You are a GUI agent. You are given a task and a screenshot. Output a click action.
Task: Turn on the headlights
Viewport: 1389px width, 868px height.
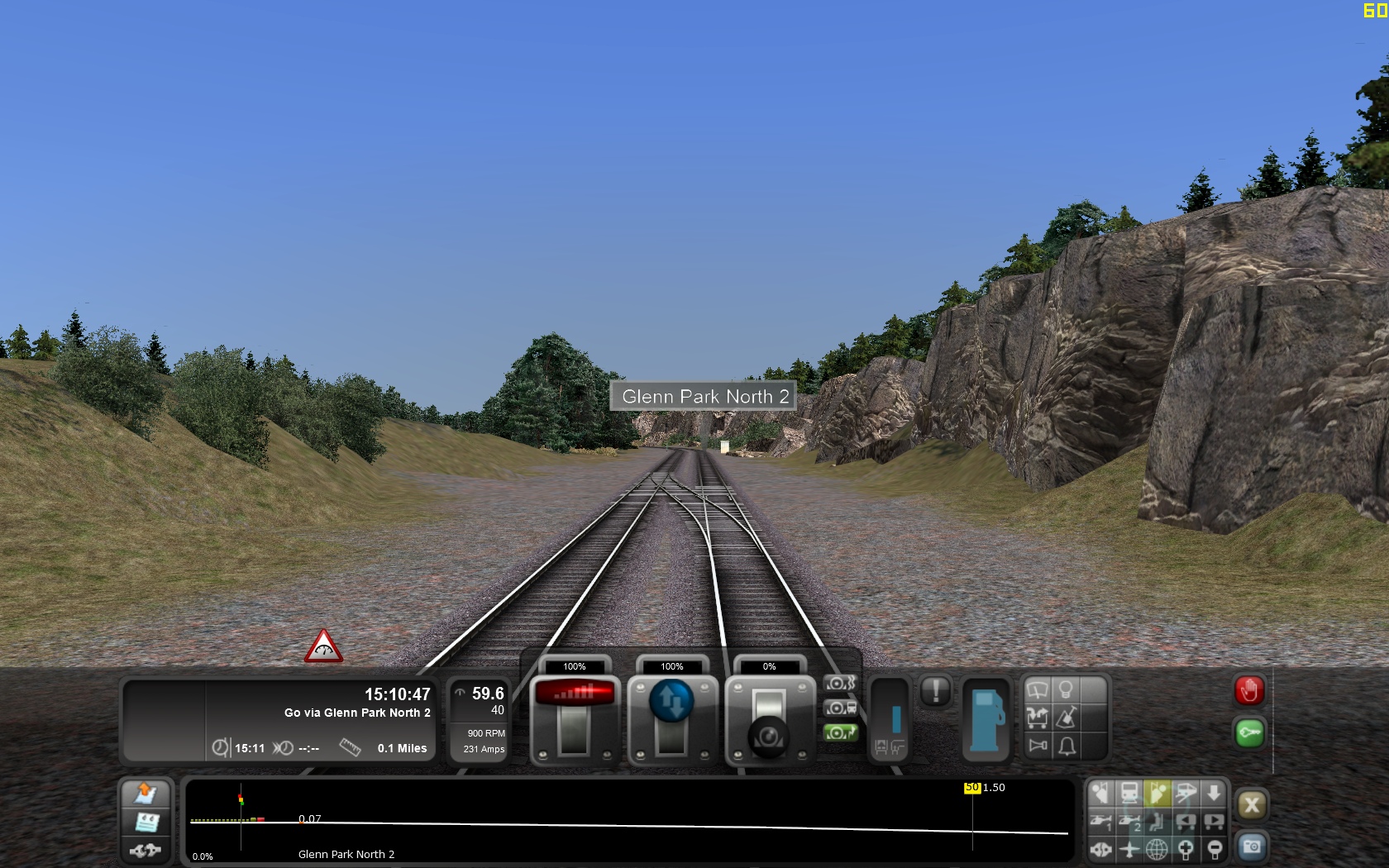(1066, 691)
